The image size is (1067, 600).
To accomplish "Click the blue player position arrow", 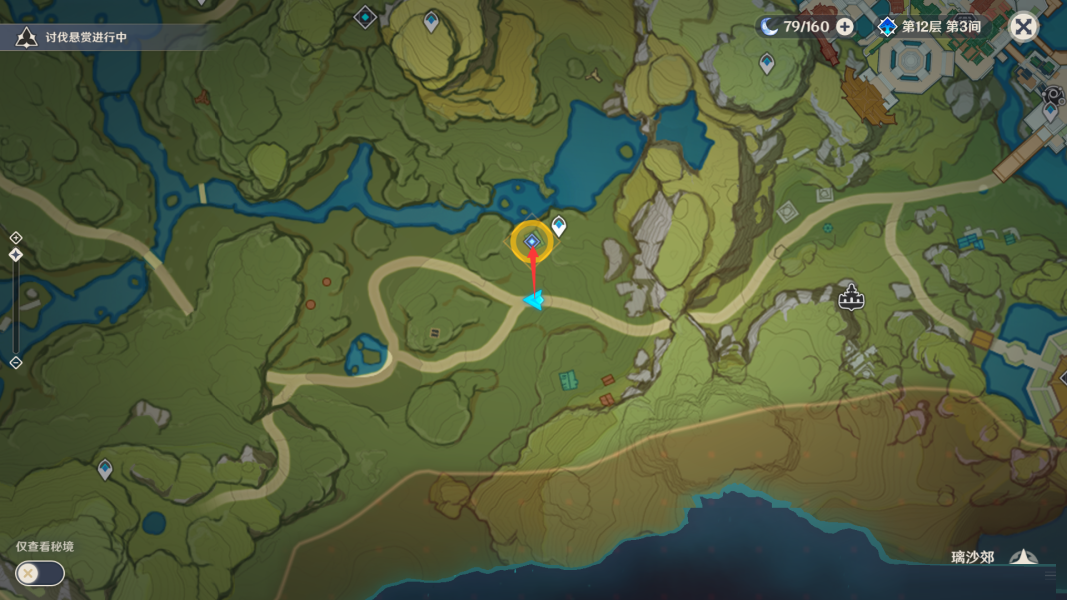I will [x=534, y=300].
